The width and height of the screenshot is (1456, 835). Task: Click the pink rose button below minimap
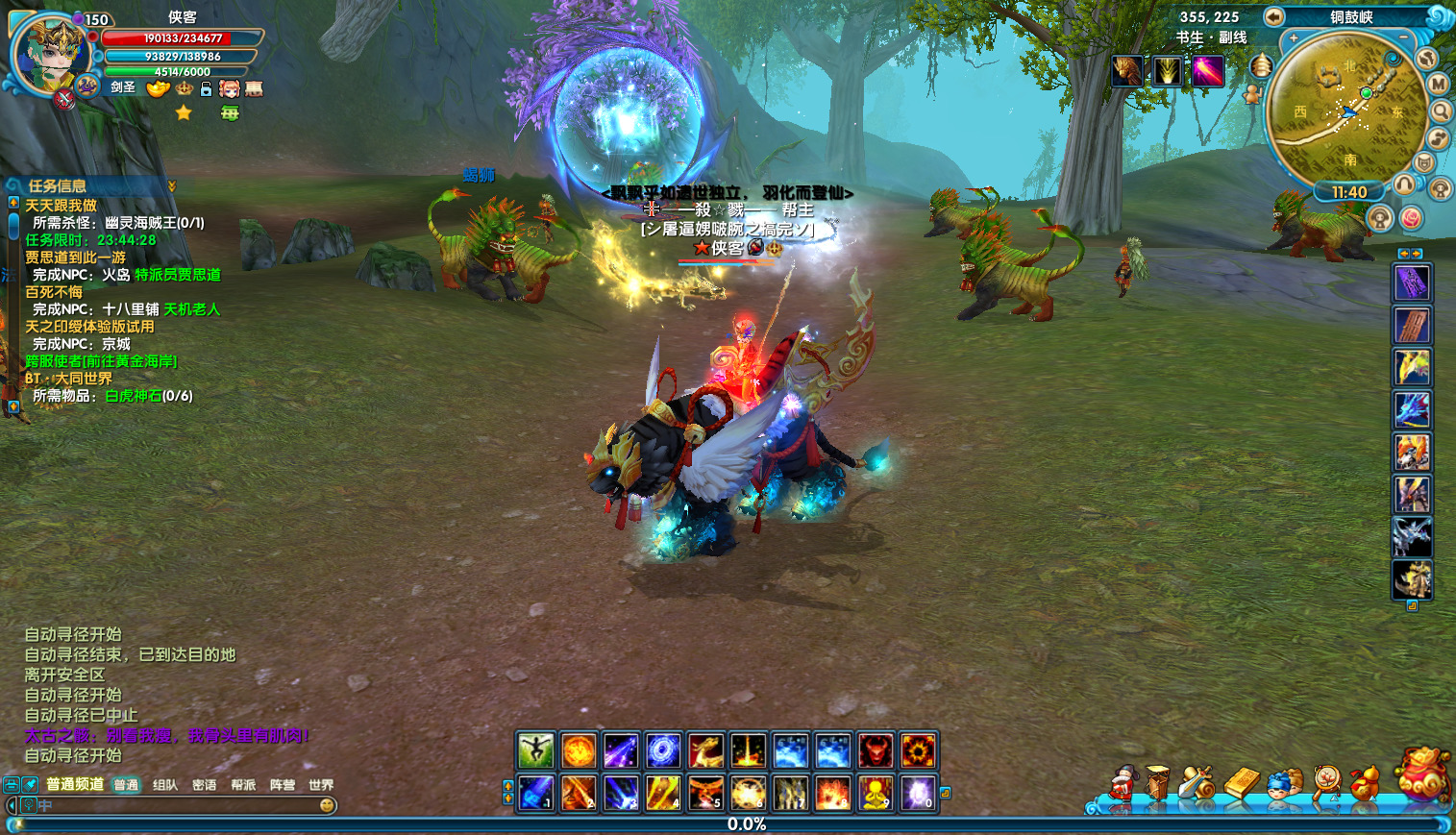[x=1410, y=218]
